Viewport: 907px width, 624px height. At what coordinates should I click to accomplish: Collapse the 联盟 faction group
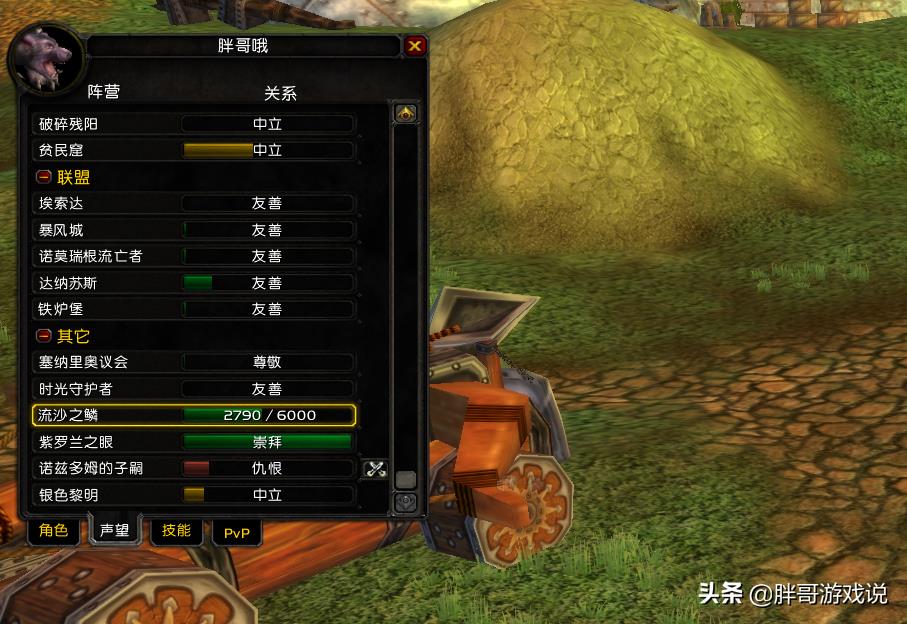[44, 177]
